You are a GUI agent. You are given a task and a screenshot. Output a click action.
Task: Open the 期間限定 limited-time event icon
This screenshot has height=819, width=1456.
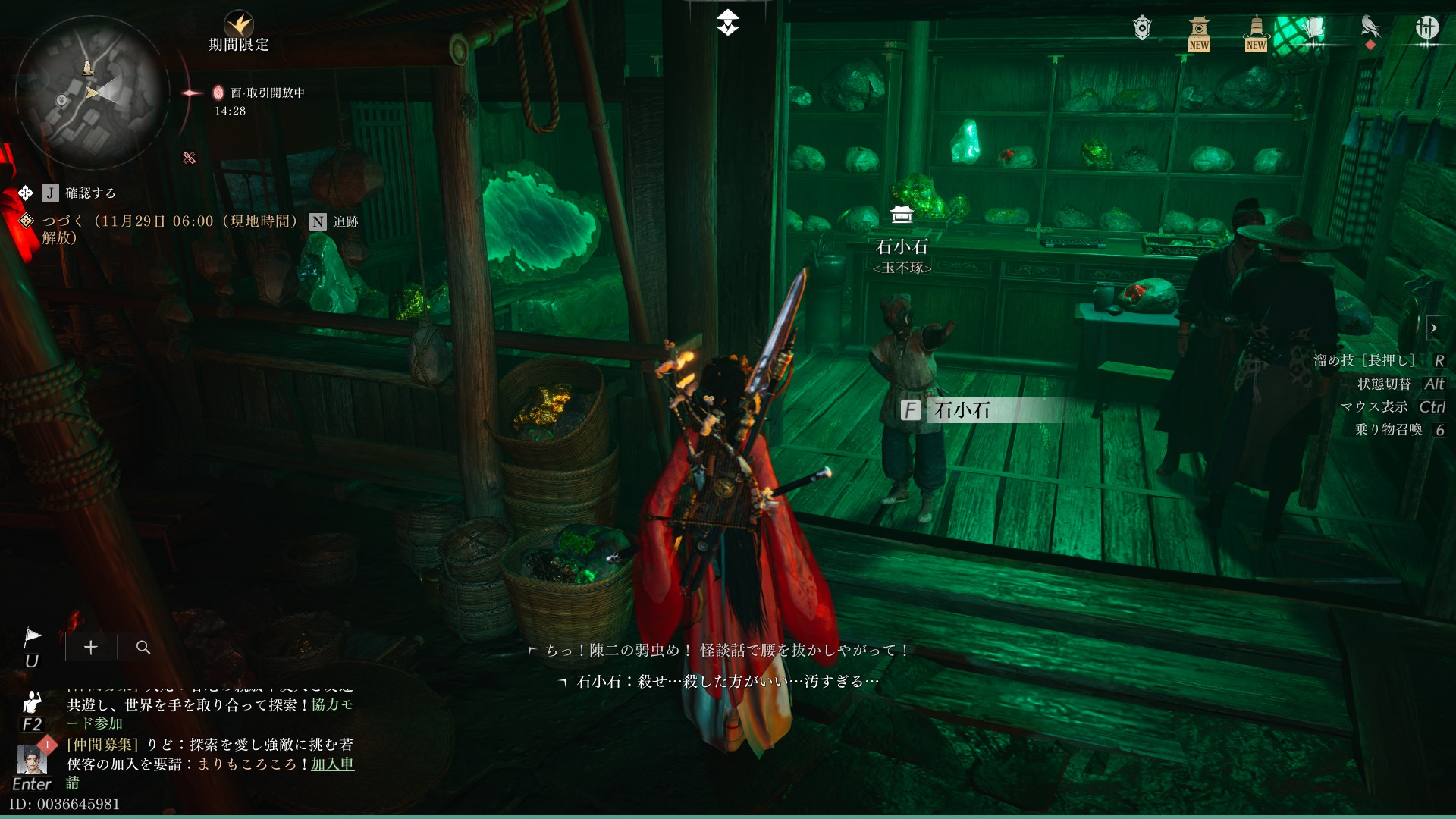coord(239,25)
